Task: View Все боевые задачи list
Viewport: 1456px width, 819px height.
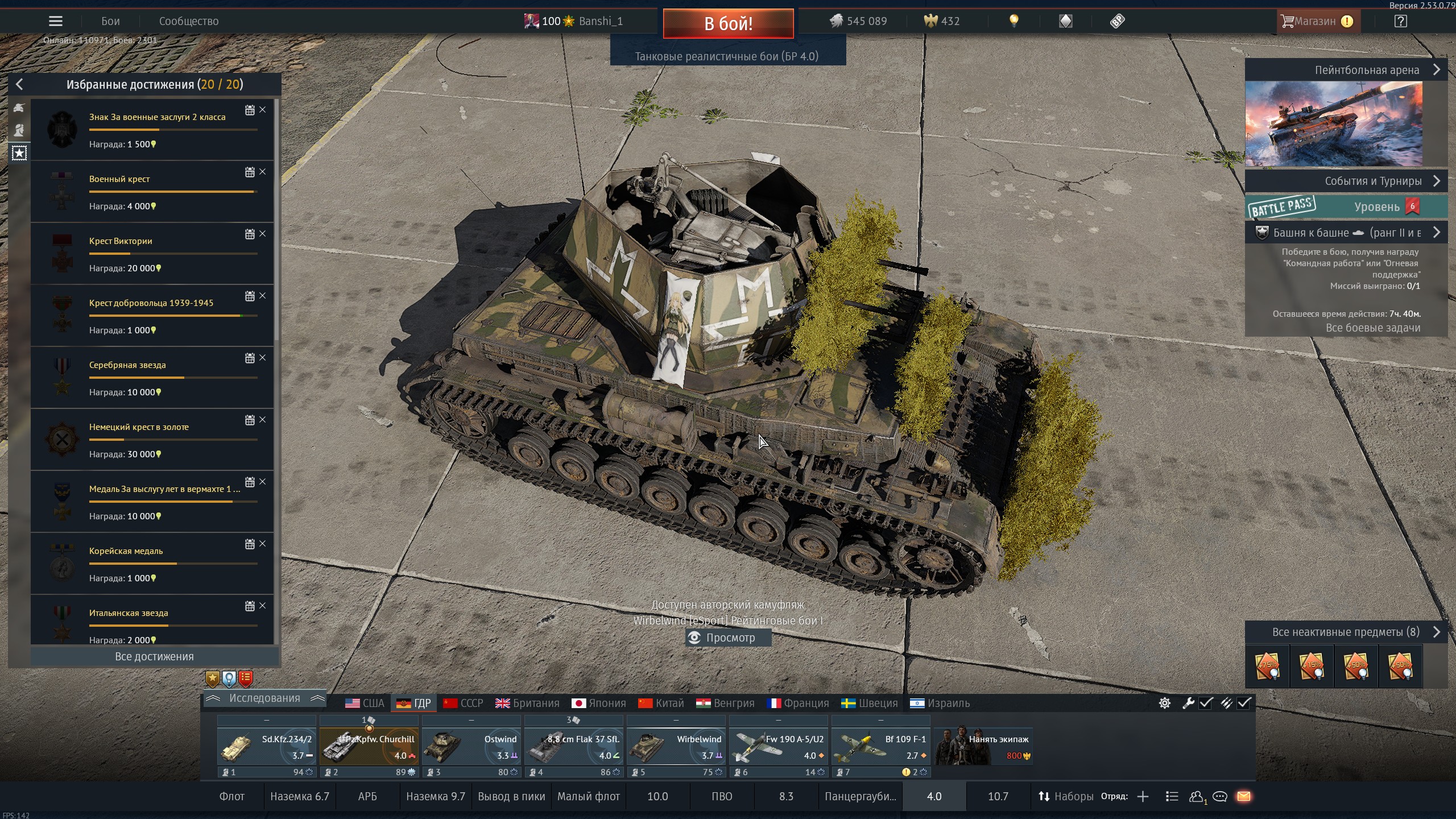Action: coord(1373,328)
